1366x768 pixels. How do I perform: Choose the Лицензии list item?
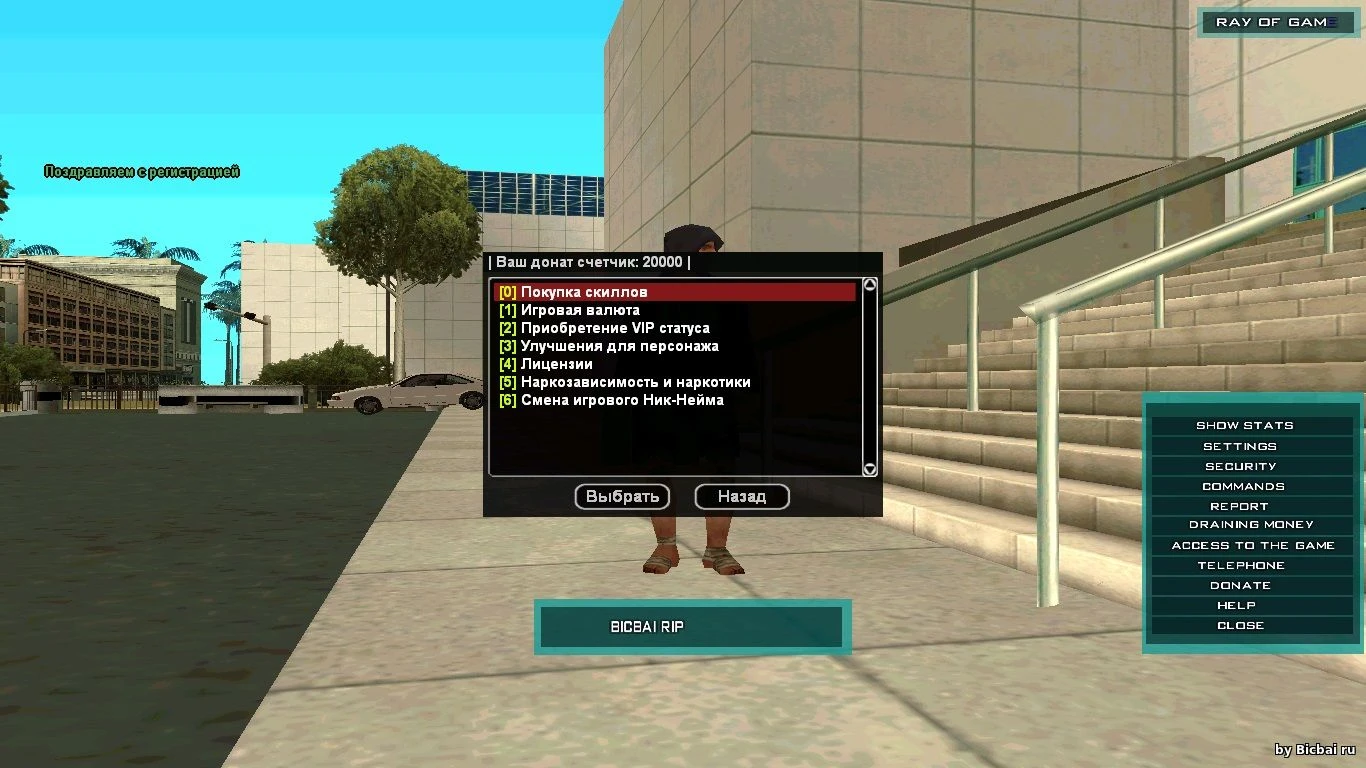click(556, 364)
